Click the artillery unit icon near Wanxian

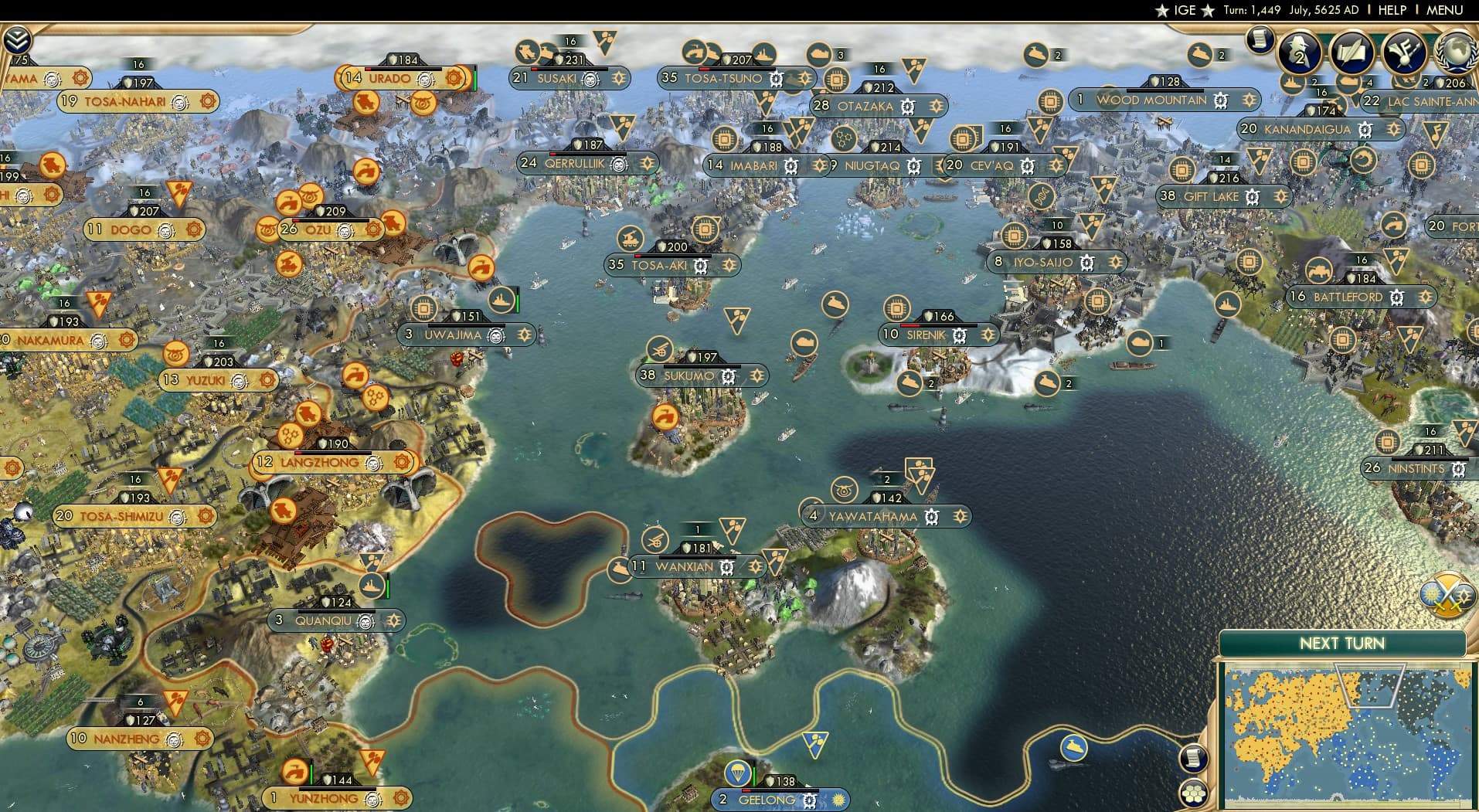[656, 541]
